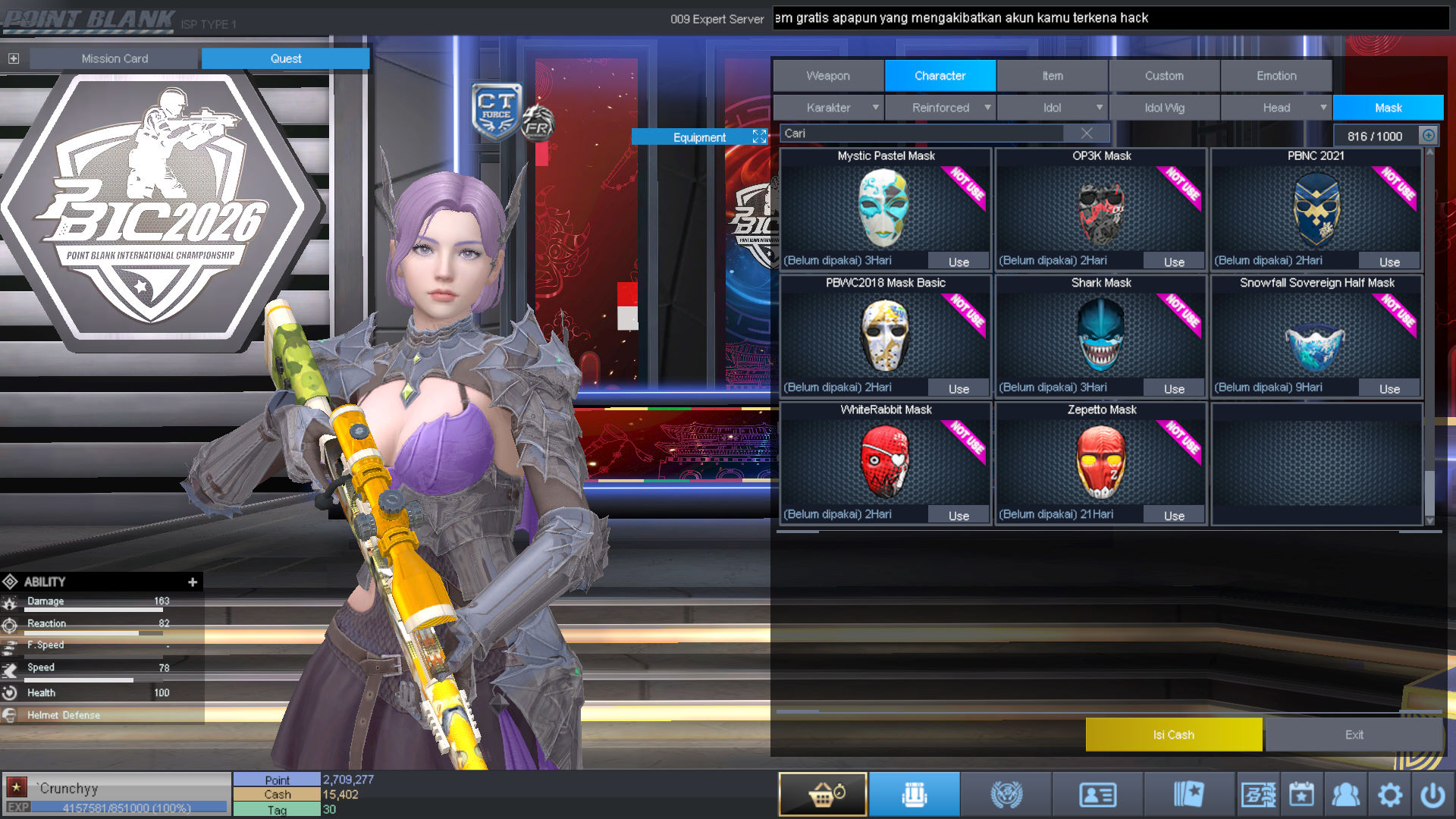Pick the Snowfall Sovereign Half Mask
1456x819 pixels.
click(1316, 335)
